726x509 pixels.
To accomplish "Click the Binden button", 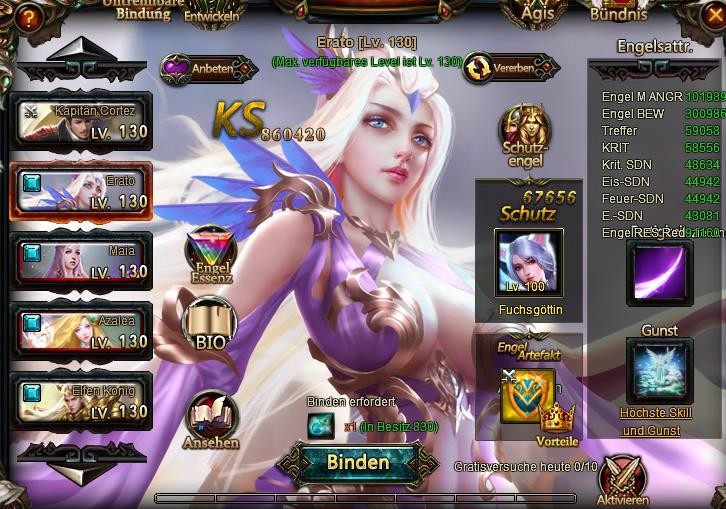I will point(357,462).
